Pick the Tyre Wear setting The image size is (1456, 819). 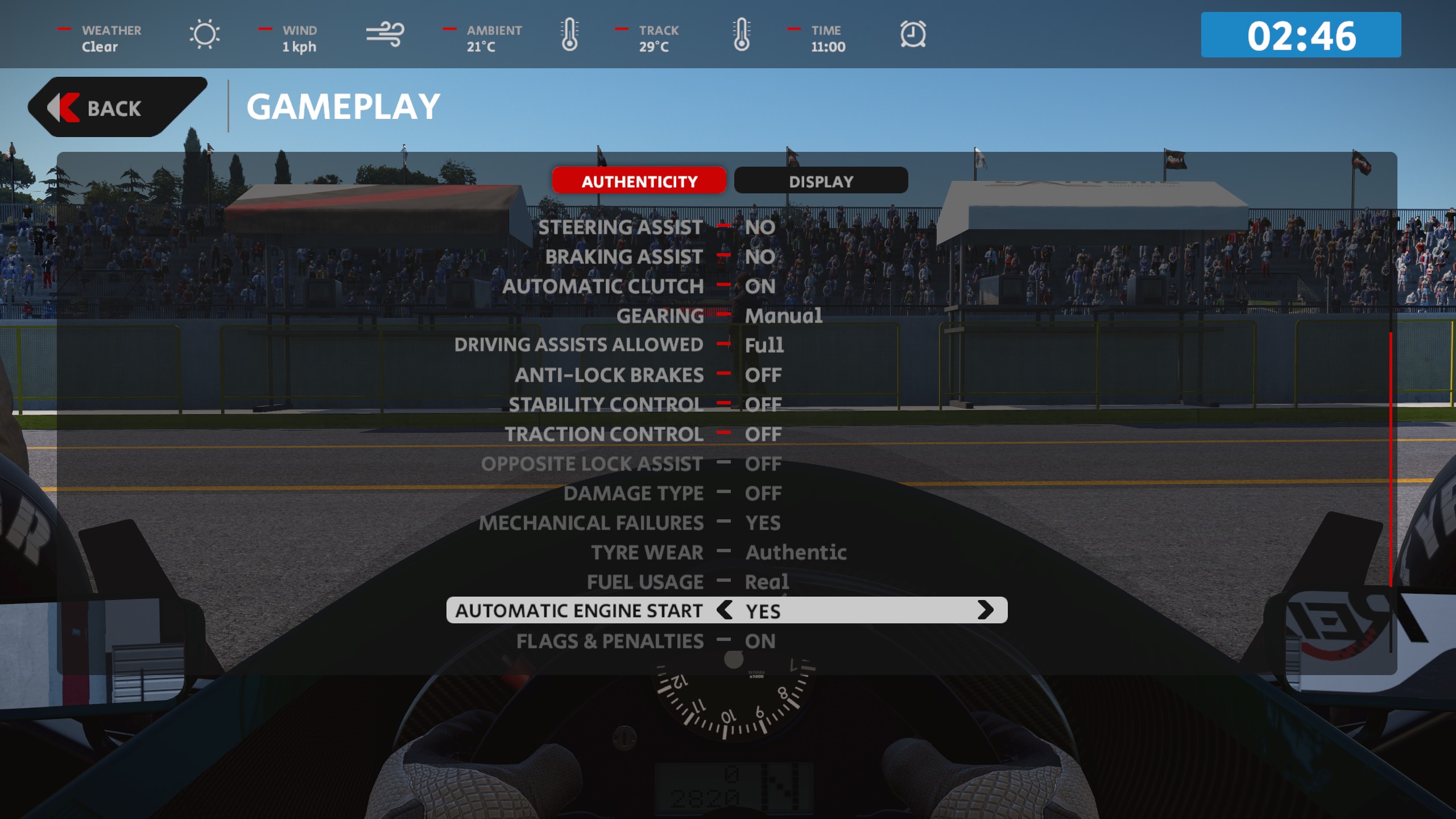(x=647, y=553)
